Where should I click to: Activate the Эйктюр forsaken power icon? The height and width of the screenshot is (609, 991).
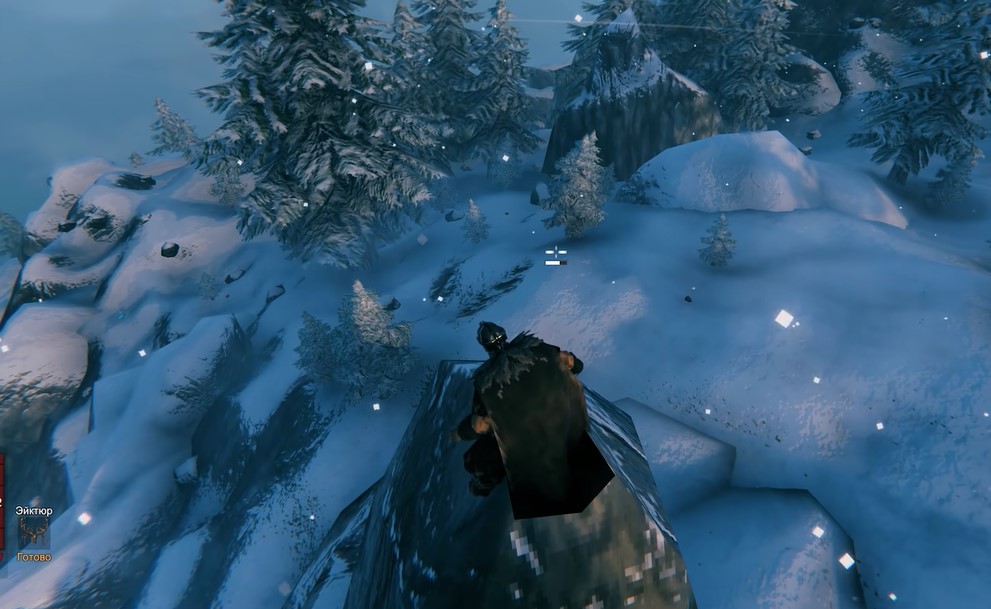pos(33,532)
